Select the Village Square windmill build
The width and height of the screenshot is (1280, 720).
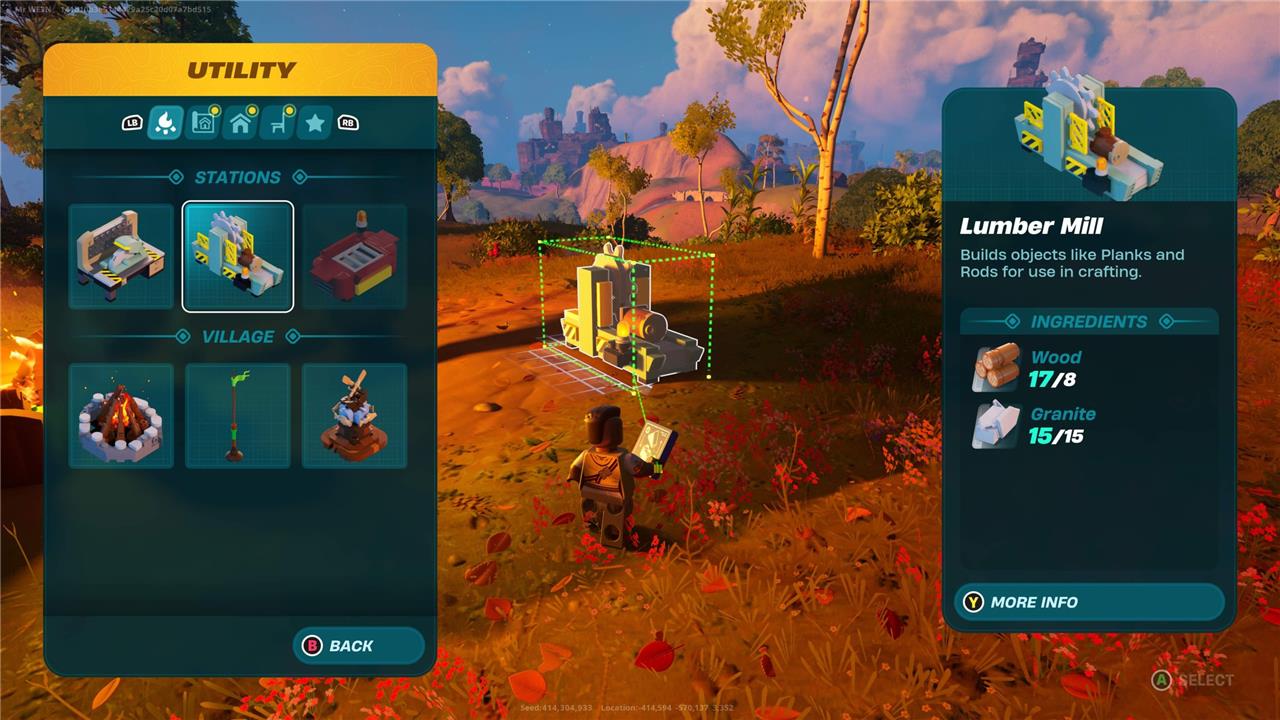coord(355,416)
